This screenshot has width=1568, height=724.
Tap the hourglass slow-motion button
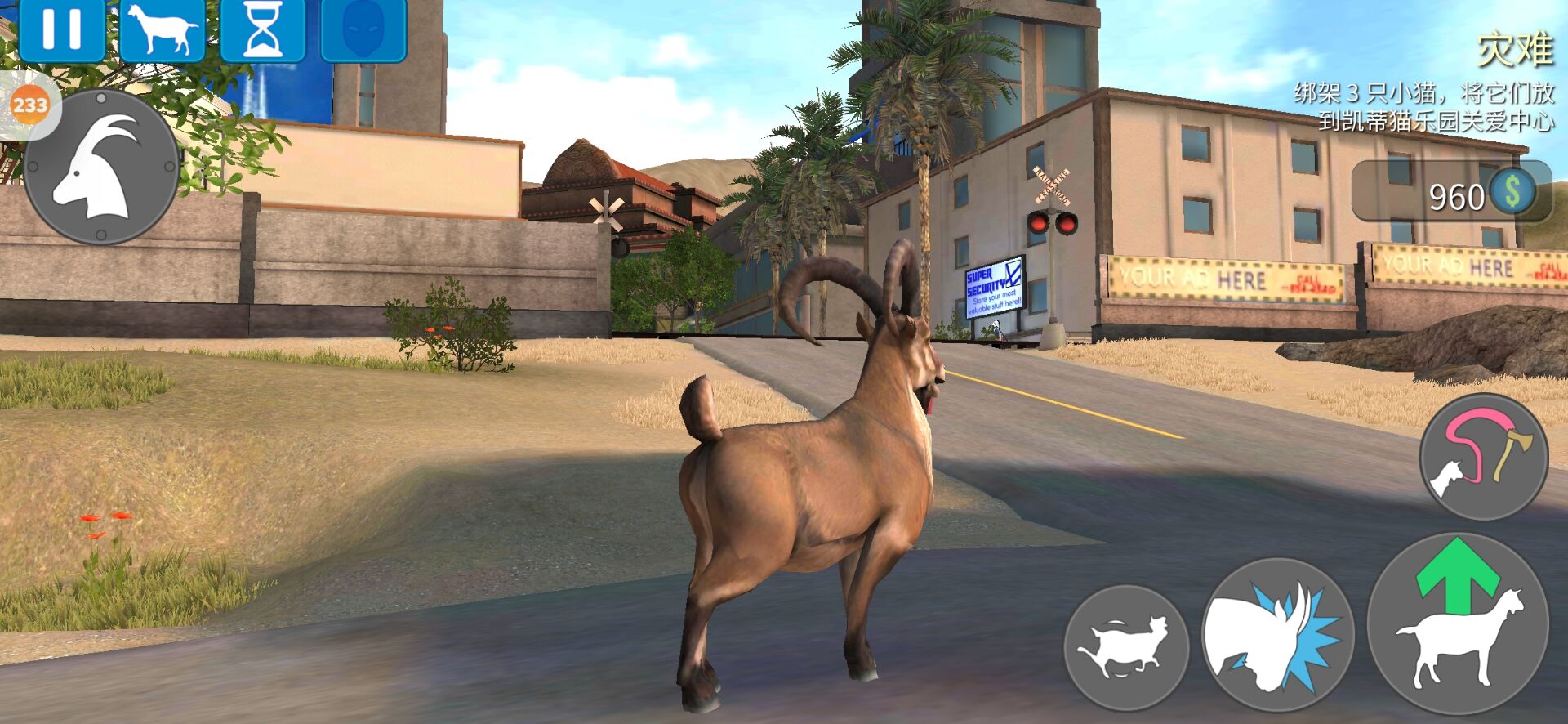263,29
